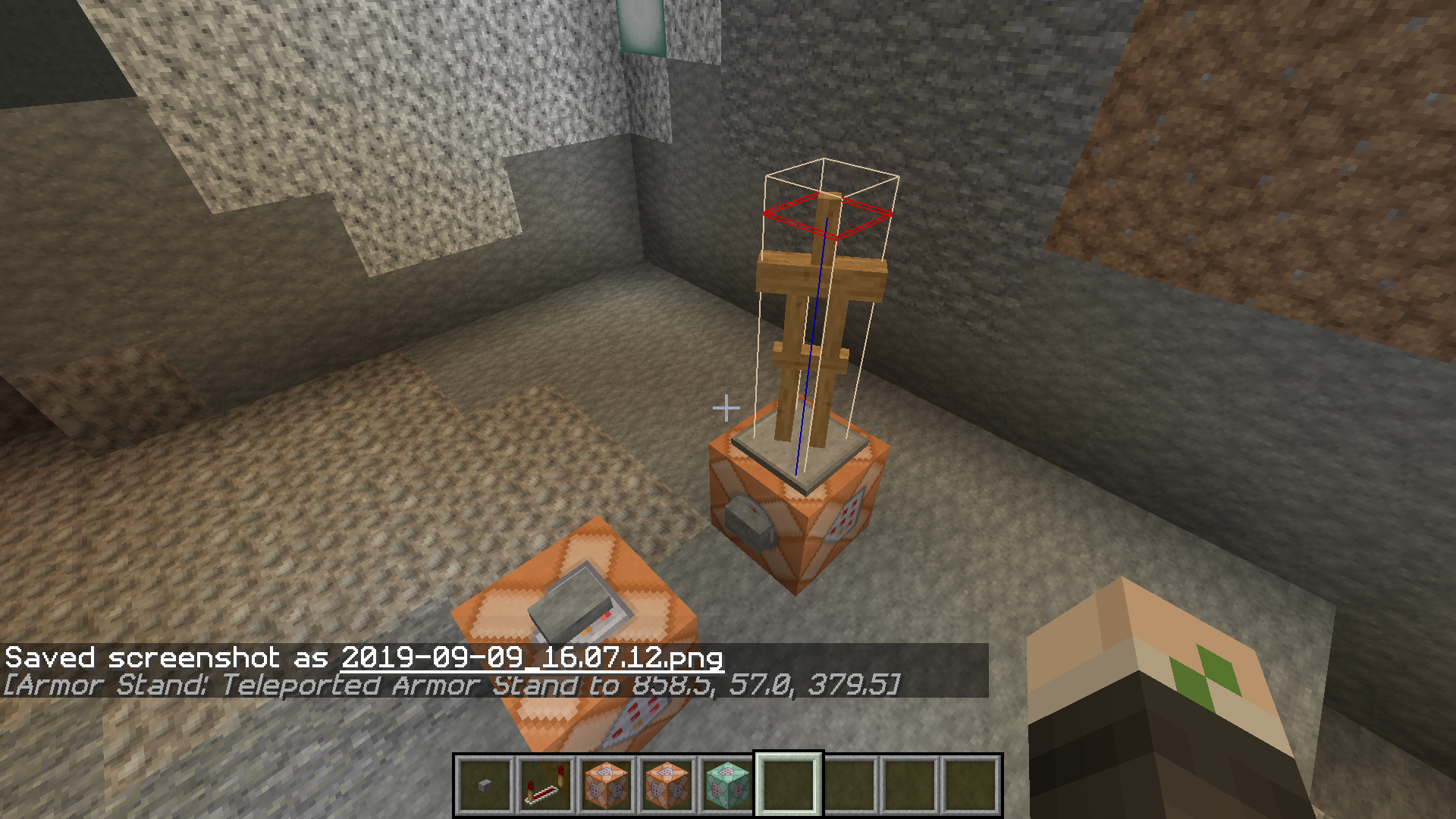This screenshot has height=819, width=1456.
Task: Choose the teal chain command block slot
Action: [x=728, y=786]
